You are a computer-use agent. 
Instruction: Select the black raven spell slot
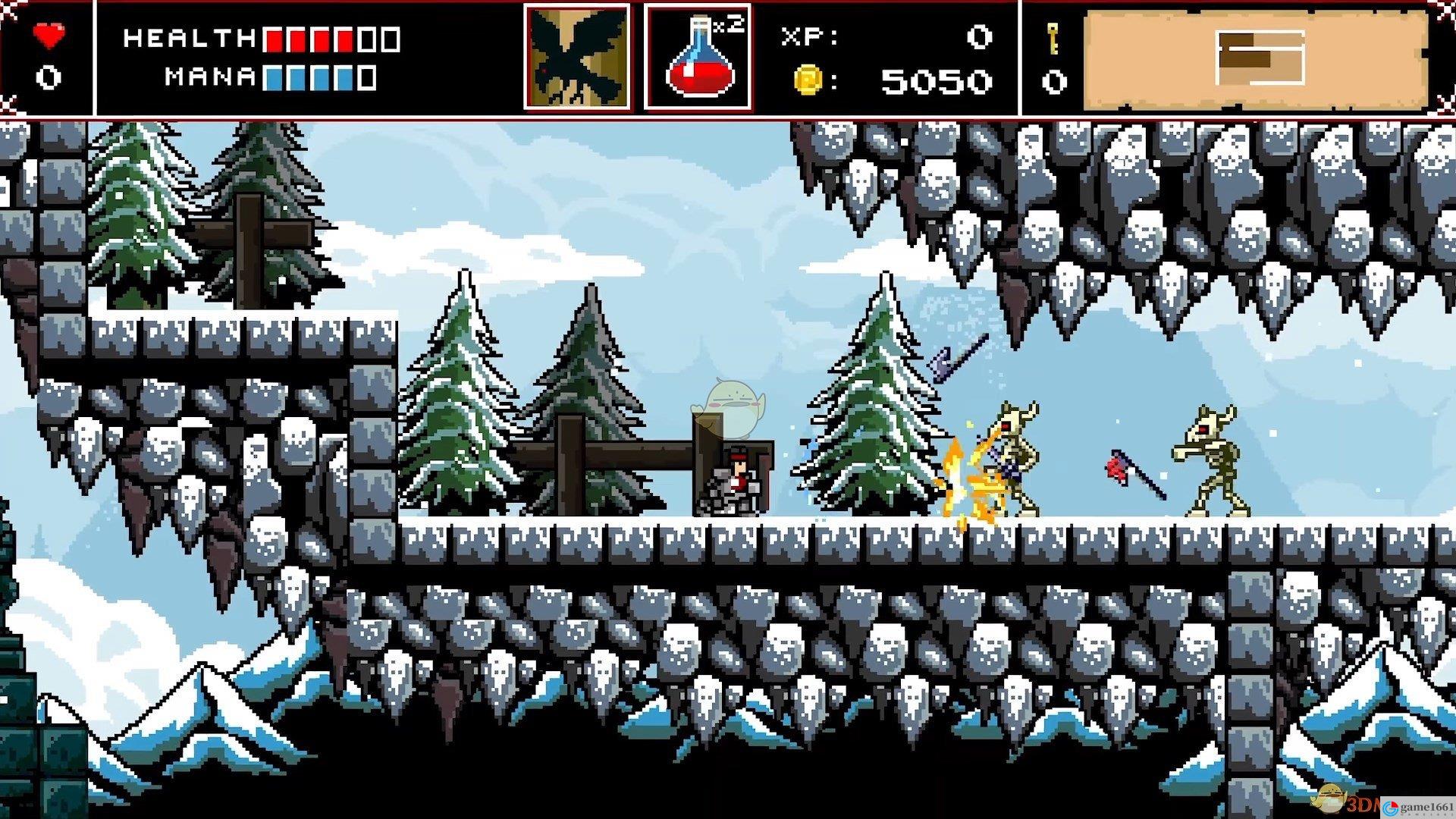[577, 58]
